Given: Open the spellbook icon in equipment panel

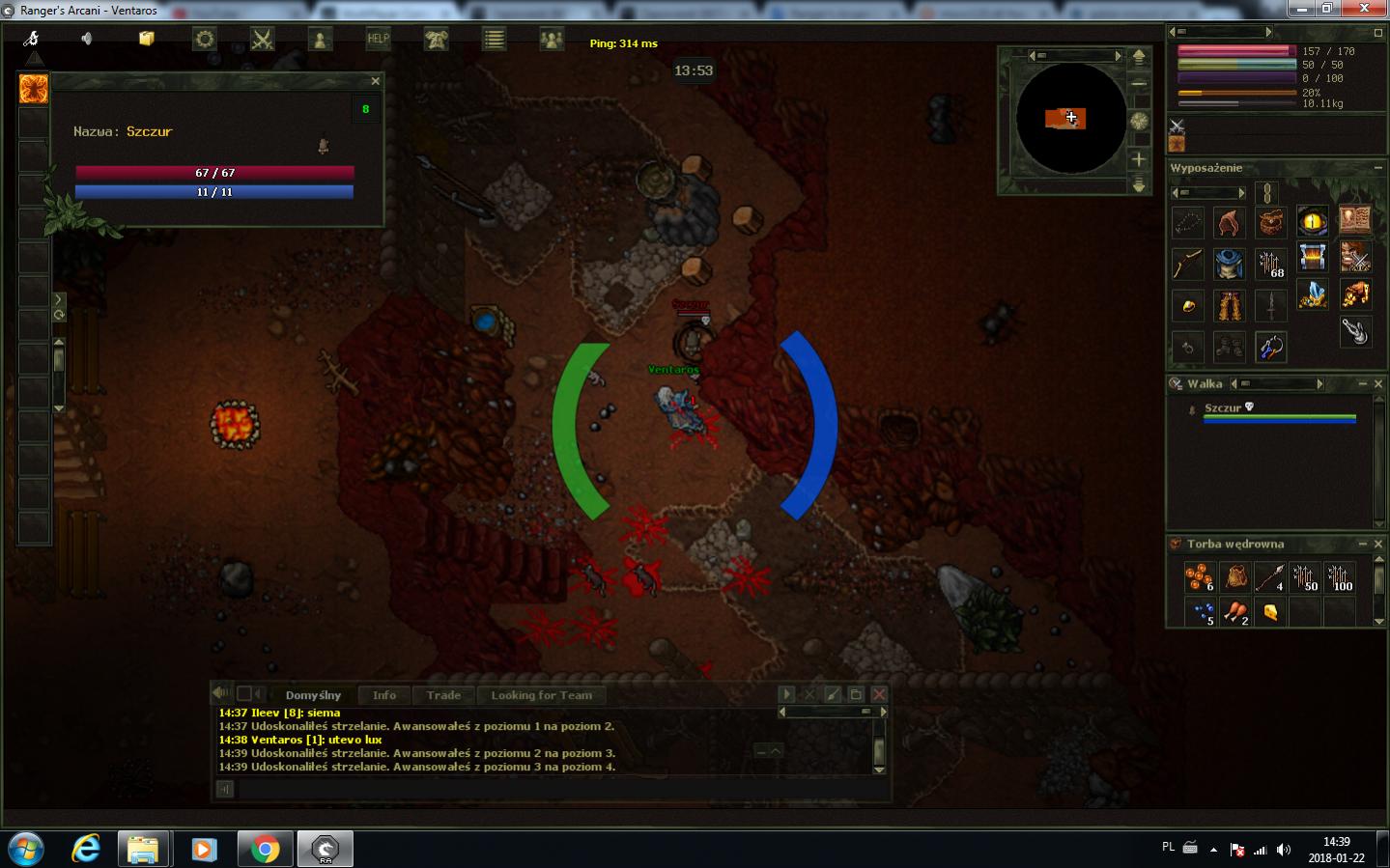Looking at the screenshot, I should pyautogui.click(x=1354, y=222).
